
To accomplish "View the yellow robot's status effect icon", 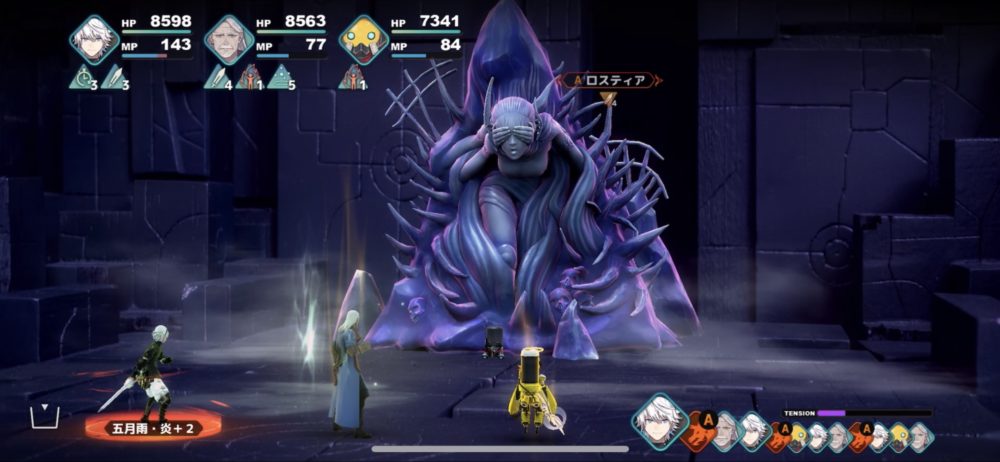I will coord(351,76).
